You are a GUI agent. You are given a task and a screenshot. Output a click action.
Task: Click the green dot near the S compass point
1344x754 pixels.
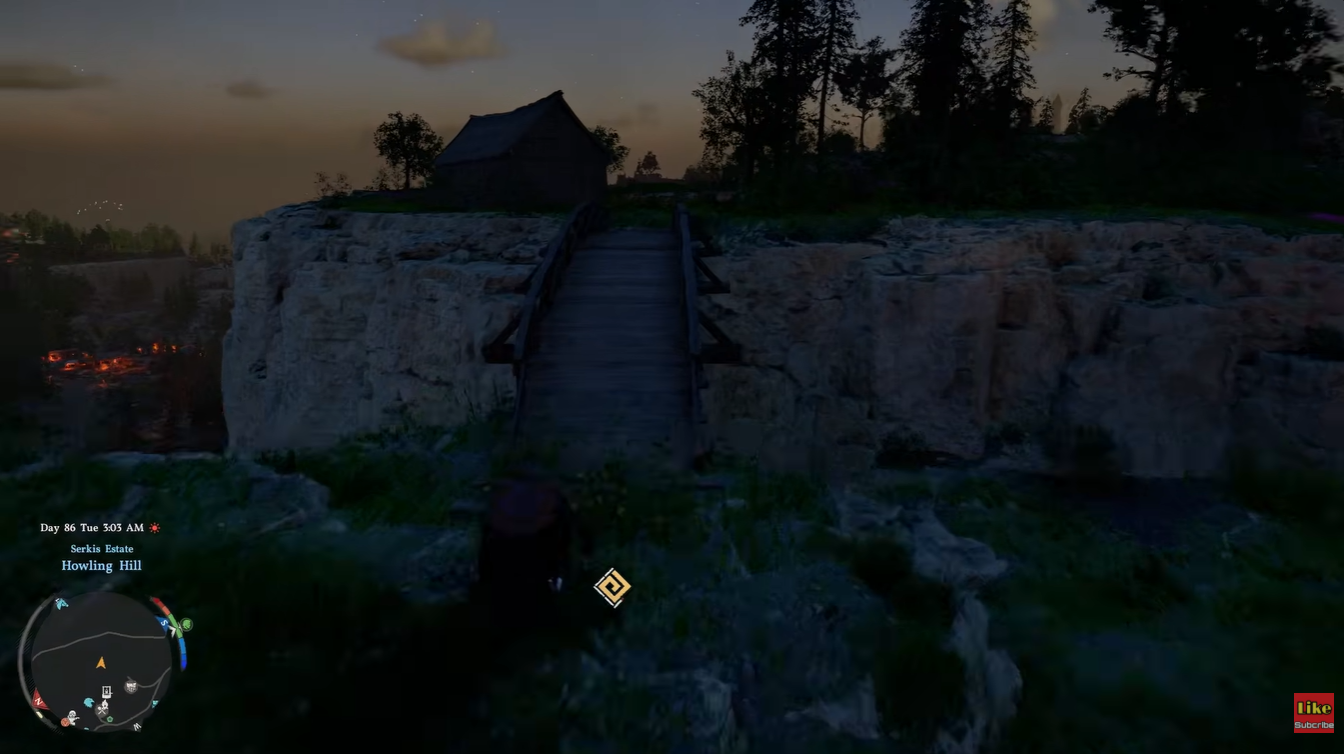pos(186,624)
